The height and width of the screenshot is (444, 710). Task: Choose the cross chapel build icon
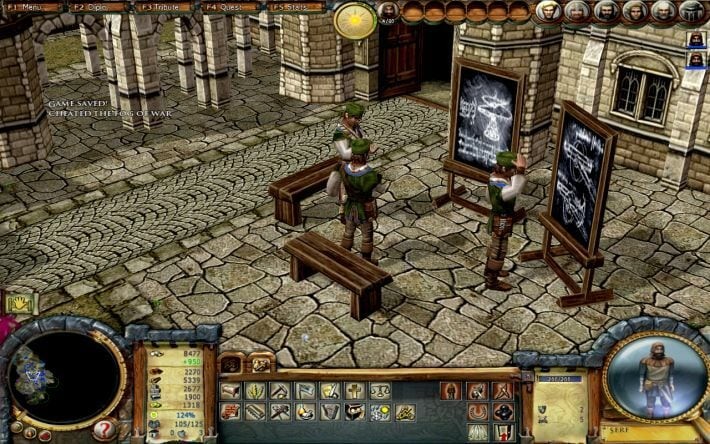click(x=354, y=391)
